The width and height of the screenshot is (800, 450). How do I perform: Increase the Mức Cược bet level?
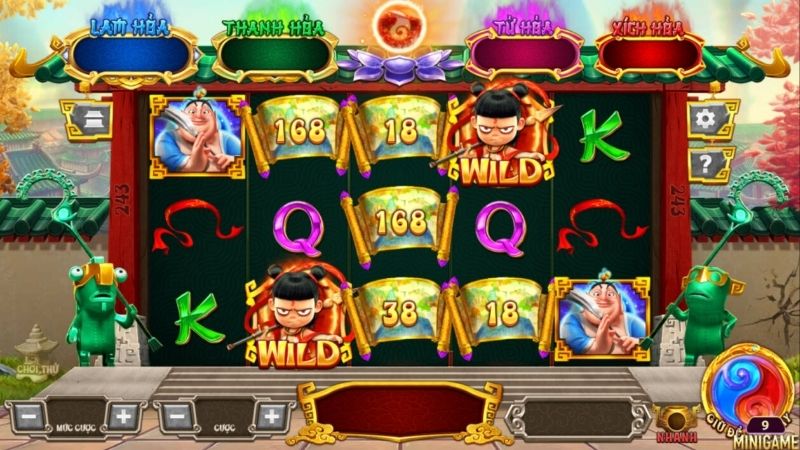pos(123,415)
